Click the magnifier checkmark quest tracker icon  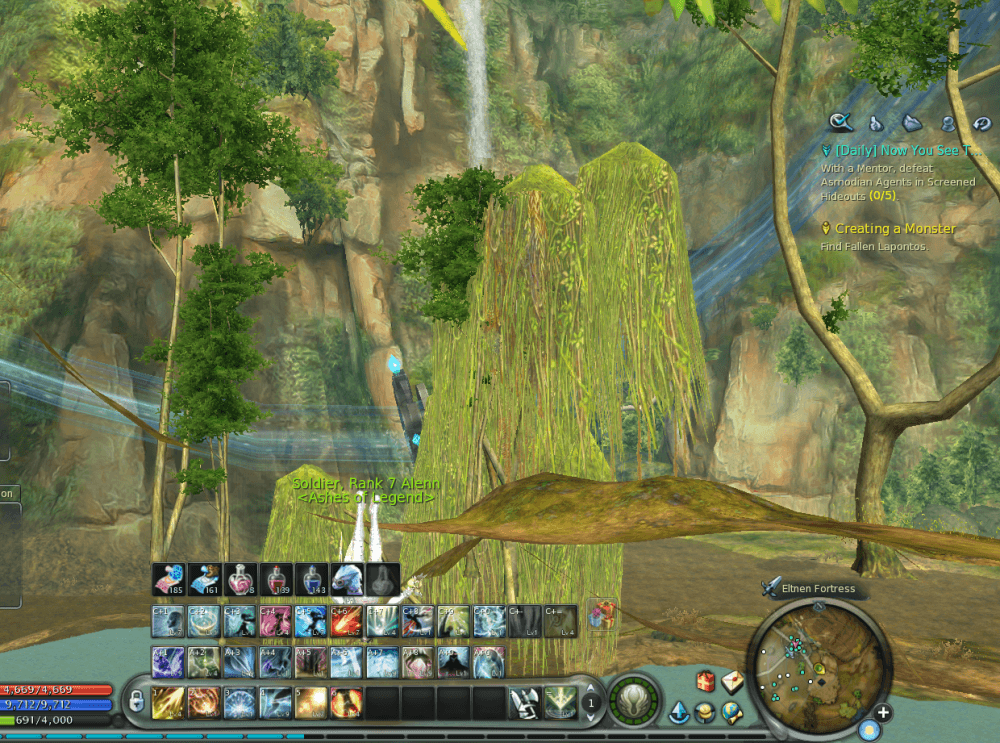point(841,123)
